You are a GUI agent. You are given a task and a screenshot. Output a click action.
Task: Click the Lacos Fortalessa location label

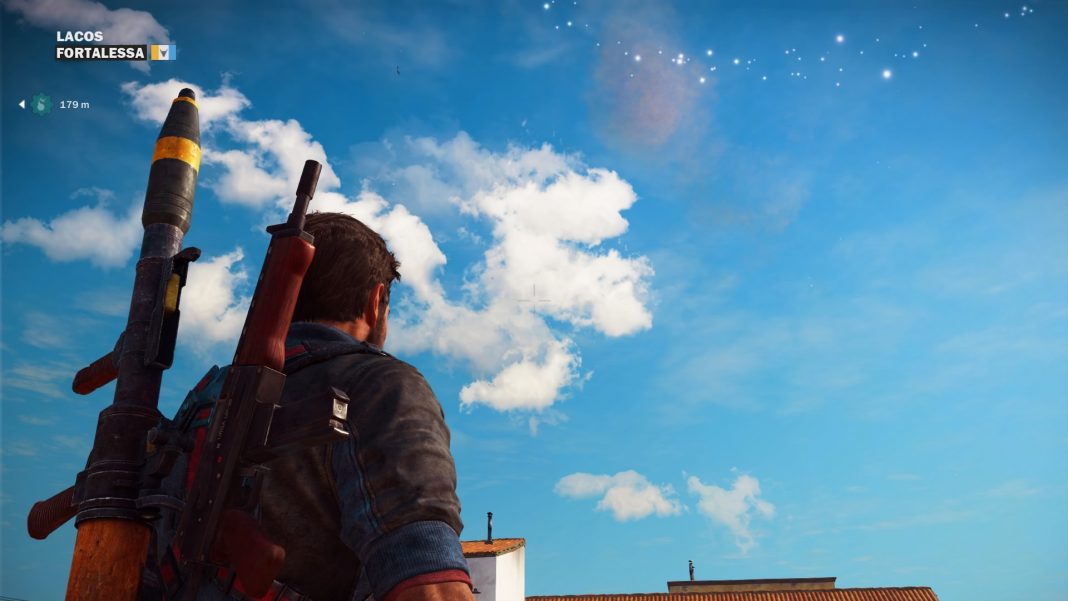(100, 44)
